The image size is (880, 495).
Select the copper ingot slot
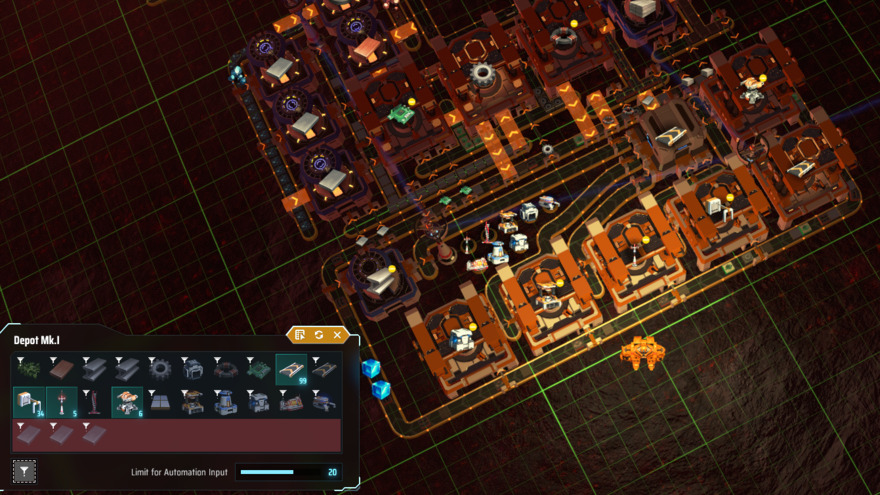pos(62,369)
